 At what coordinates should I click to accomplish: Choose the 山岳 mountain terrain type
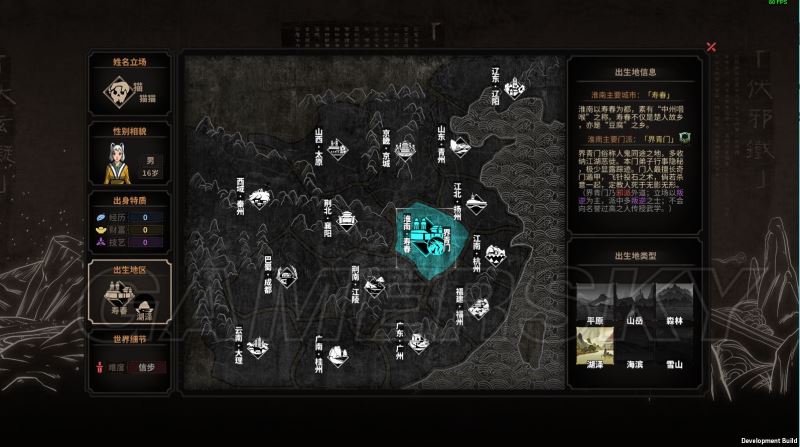click(x=634, y=302)
